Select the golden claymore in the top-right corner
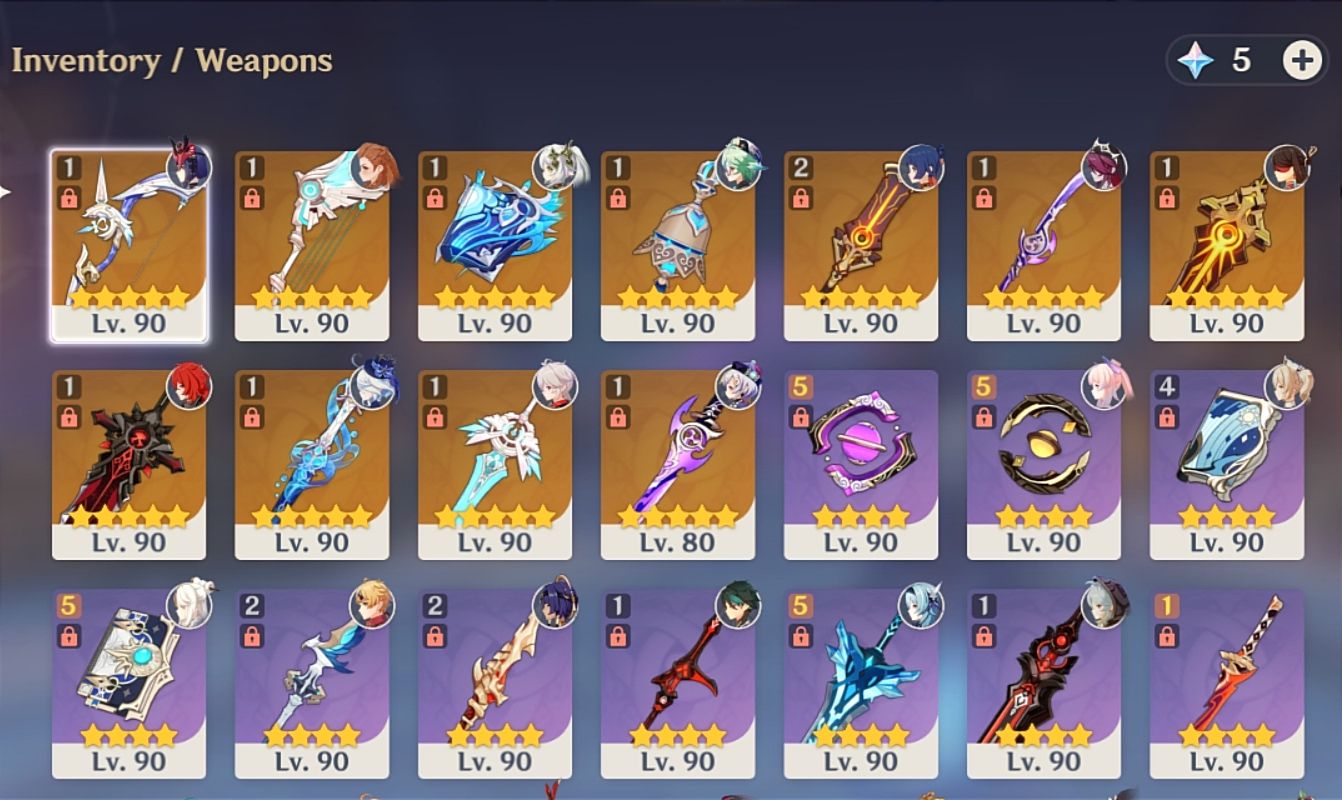The width and height of the screenshot is (1342, 800). [1227, 240]
